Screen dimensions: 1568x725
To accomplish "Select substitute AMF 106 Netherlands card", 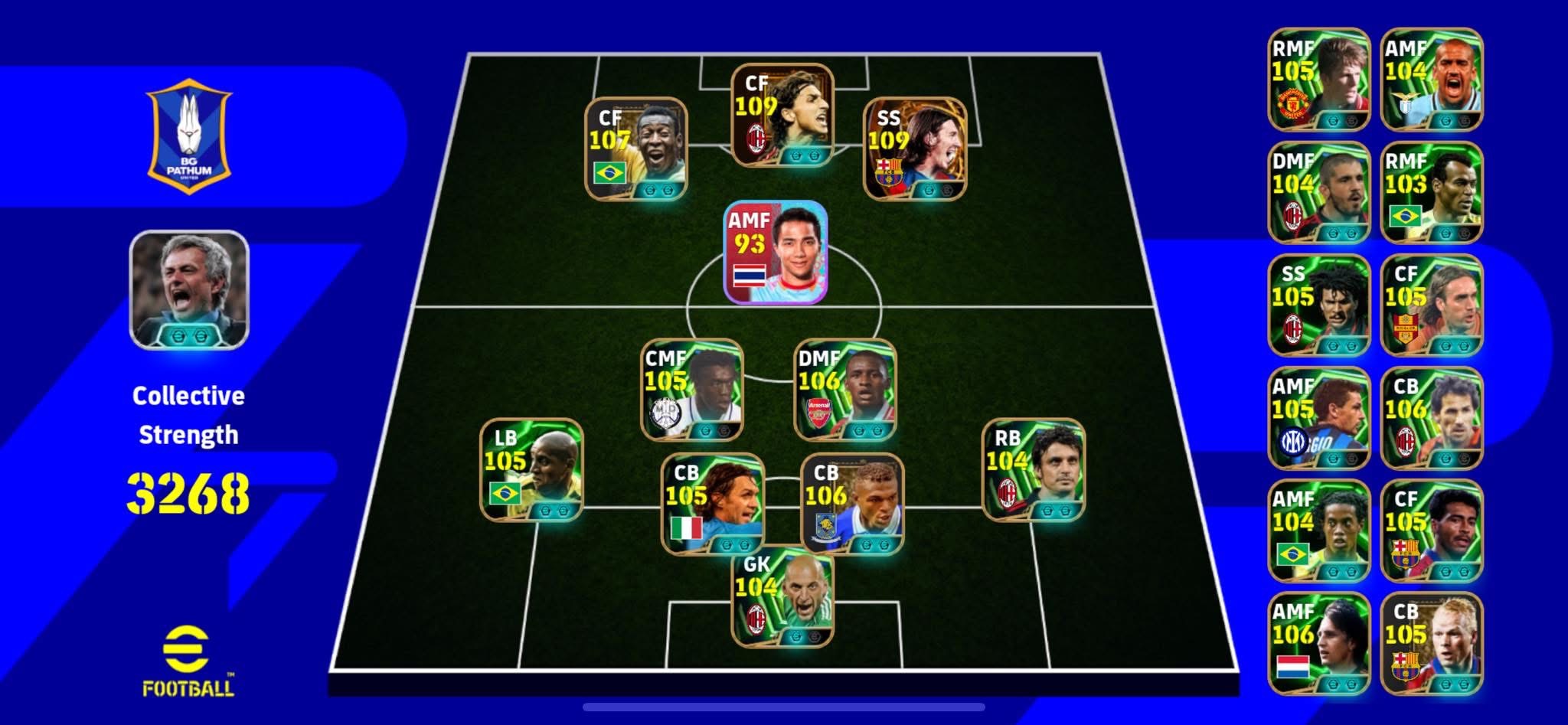I will (1318, 643).
